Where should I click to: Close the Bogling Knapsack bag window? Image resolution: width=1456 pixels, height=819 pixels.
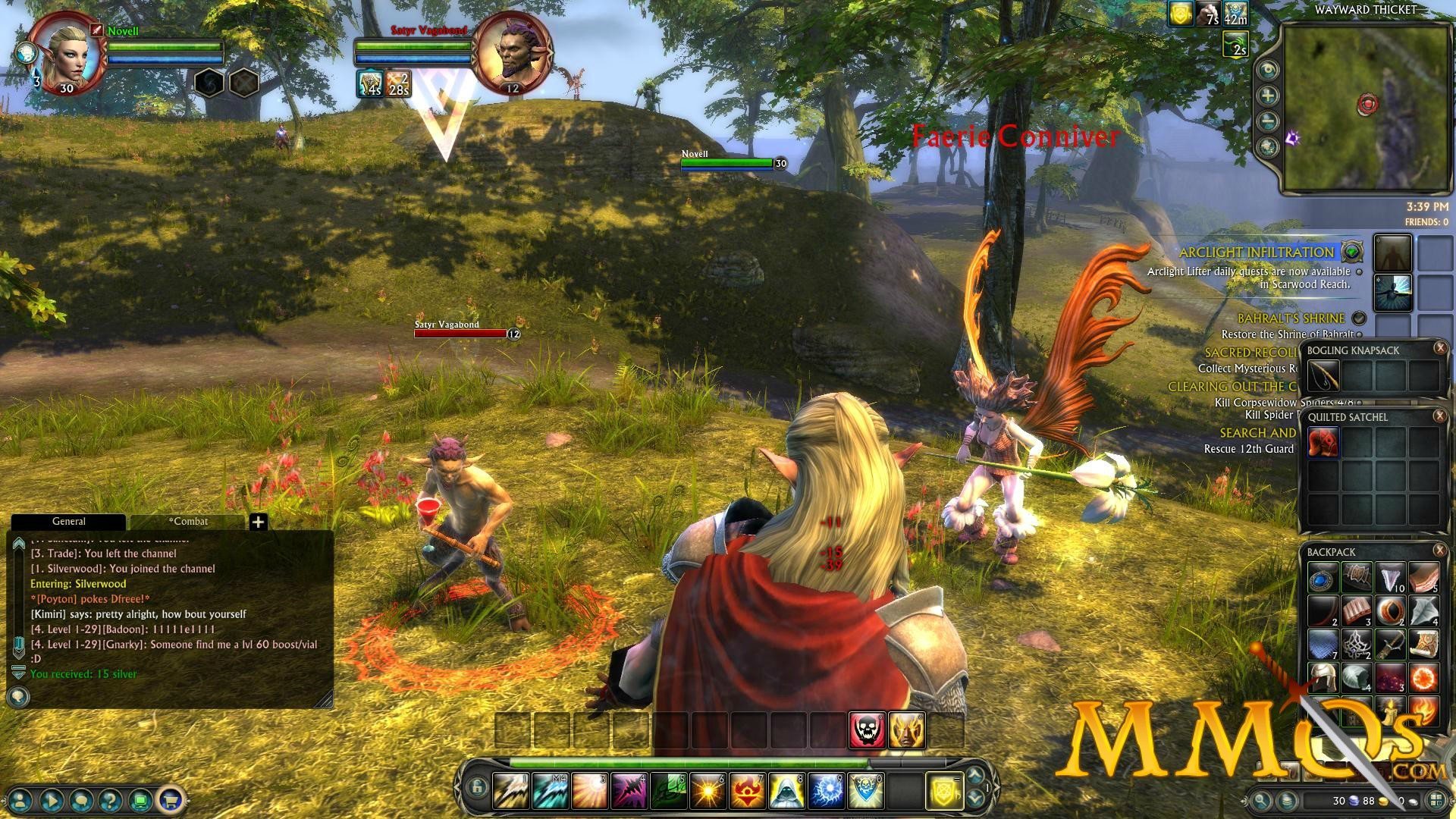(x=1440, y=348)
